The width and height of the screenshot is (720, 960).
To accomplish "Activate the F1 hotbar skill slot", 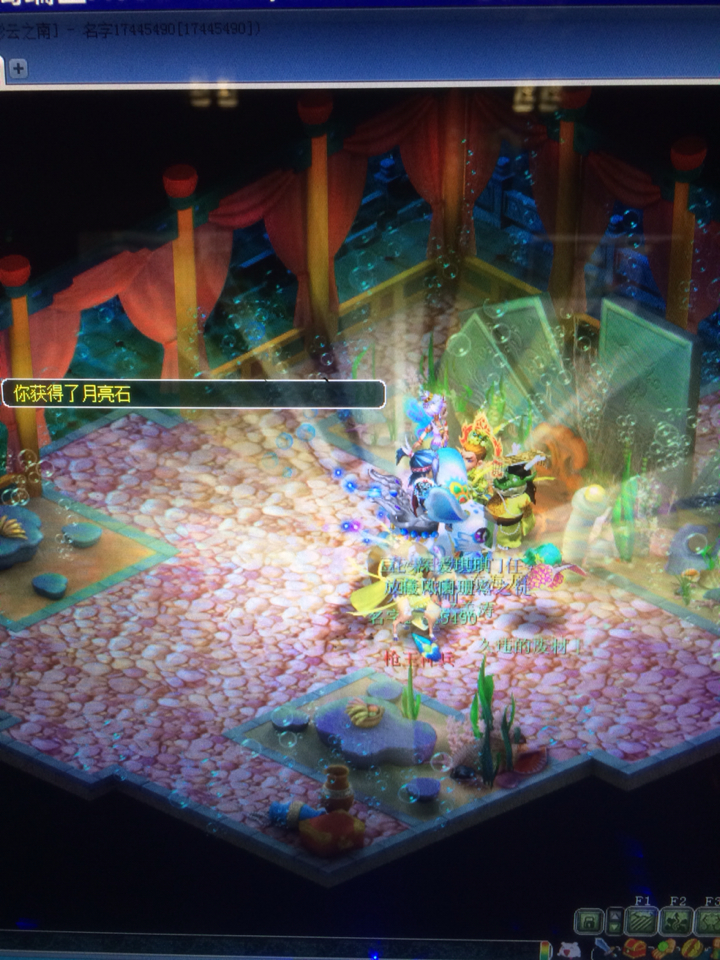I will [x=642, y=920].
